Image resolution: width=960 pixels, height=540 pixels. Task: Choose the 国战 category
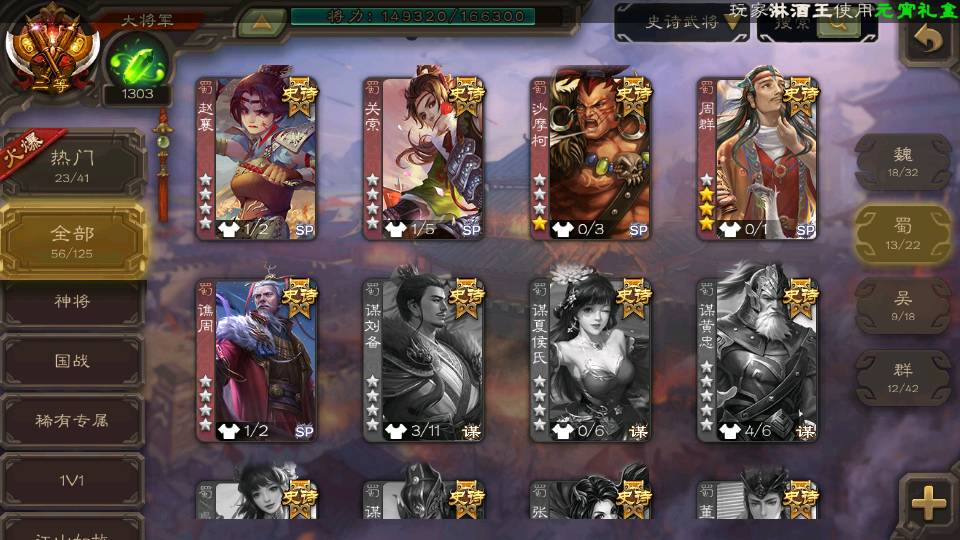tap(72, 361)
